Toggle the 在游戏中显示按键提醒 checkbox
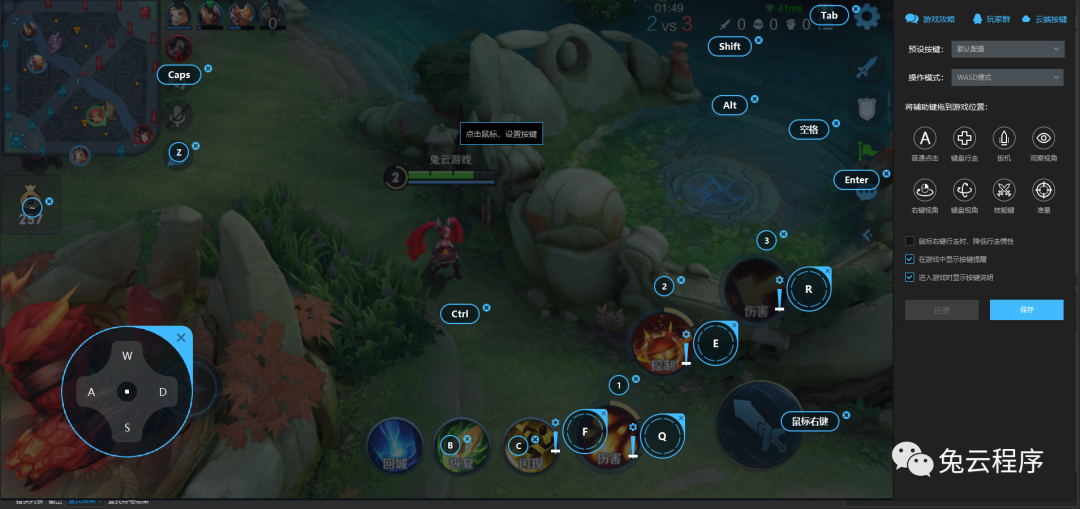This screenshot has width=1080, height=509. 909,259
